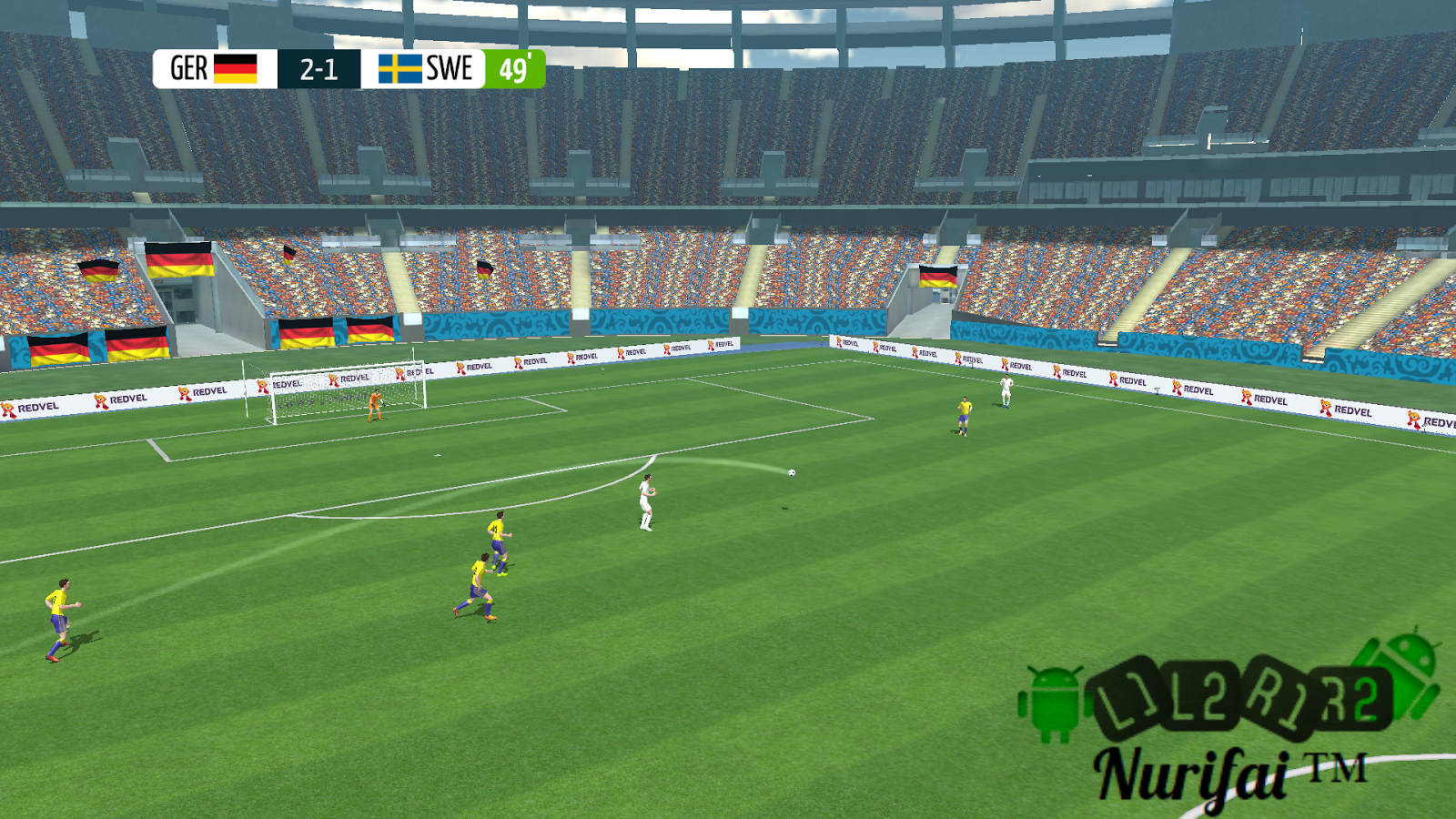Click the SWE team label
The image size is (1456, 819).
450,67
